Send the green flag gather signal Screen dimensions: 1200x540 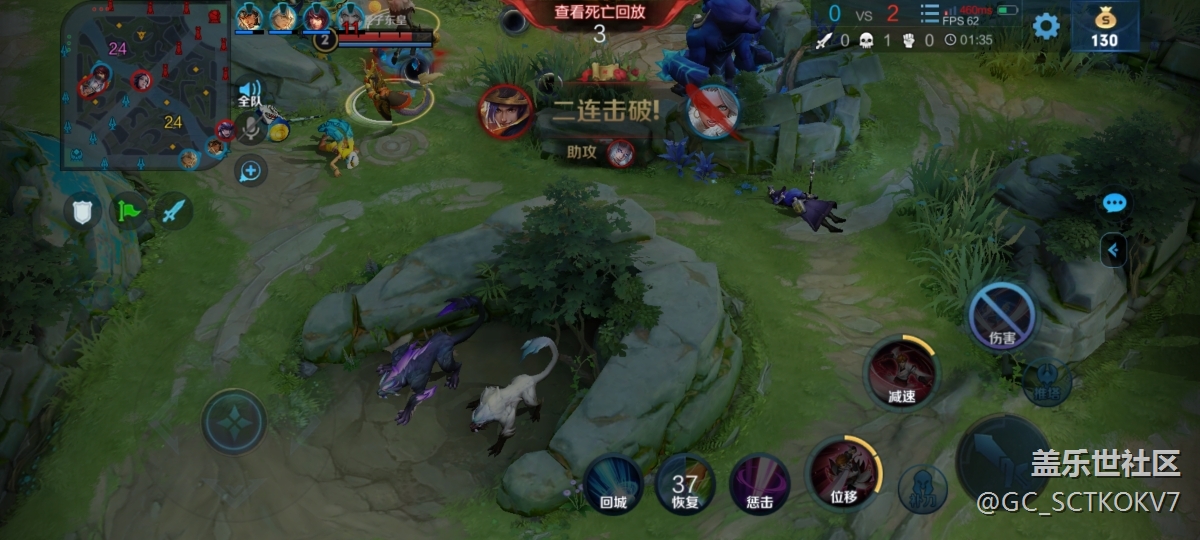[x=128, y=211]
